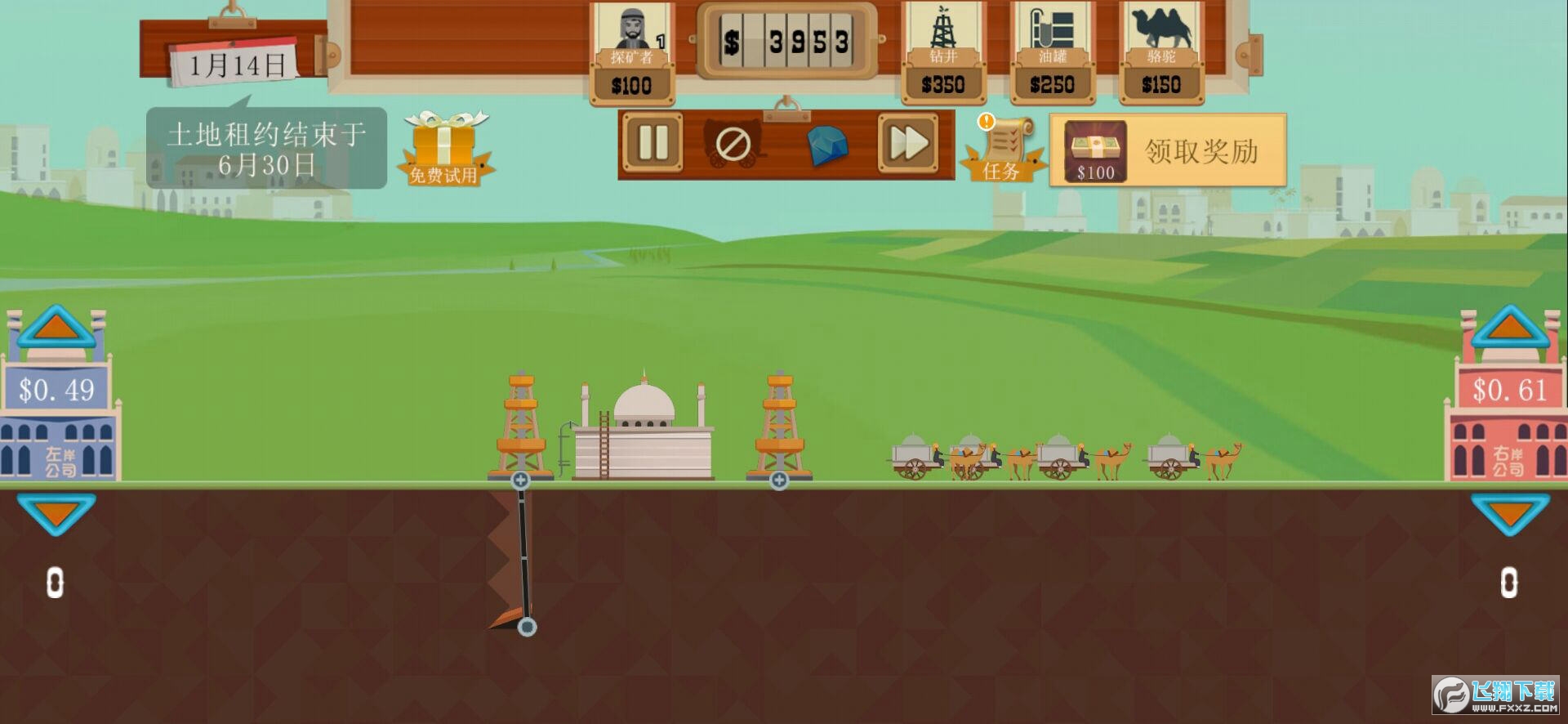Pause the game
Image resolution: width=1568 pixels, height=724 pixels.
(x=653, y=144)
